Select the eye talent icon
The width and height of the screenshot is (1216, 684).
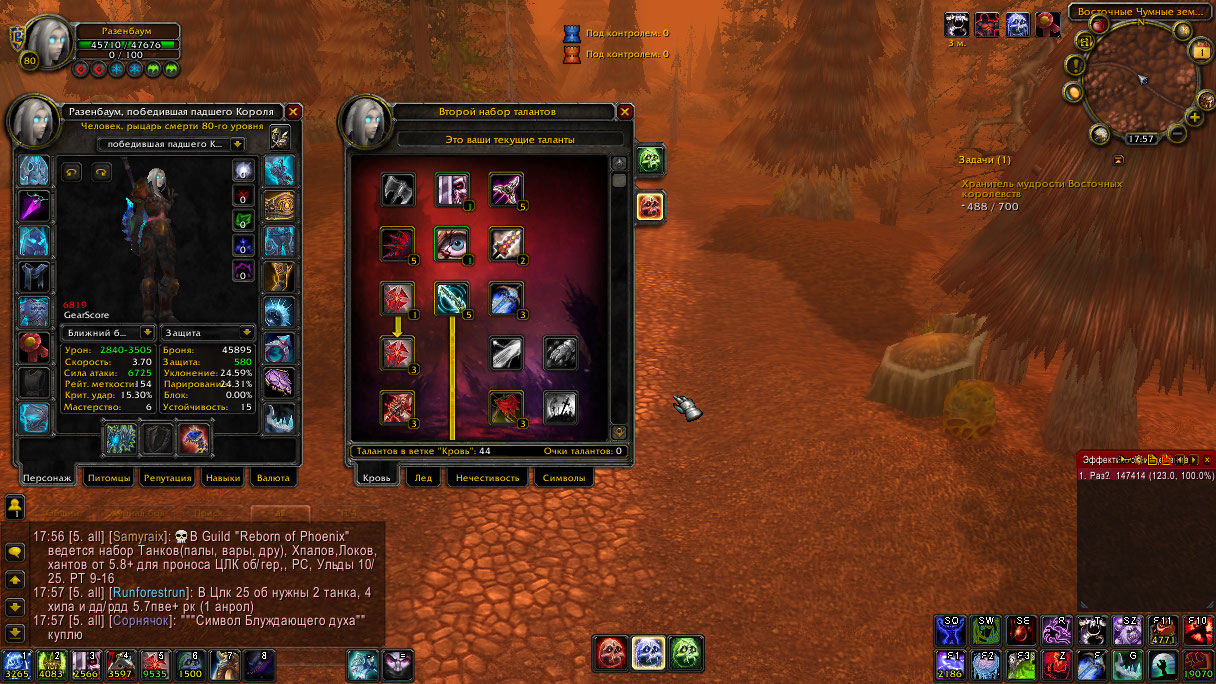click(451, 242)
